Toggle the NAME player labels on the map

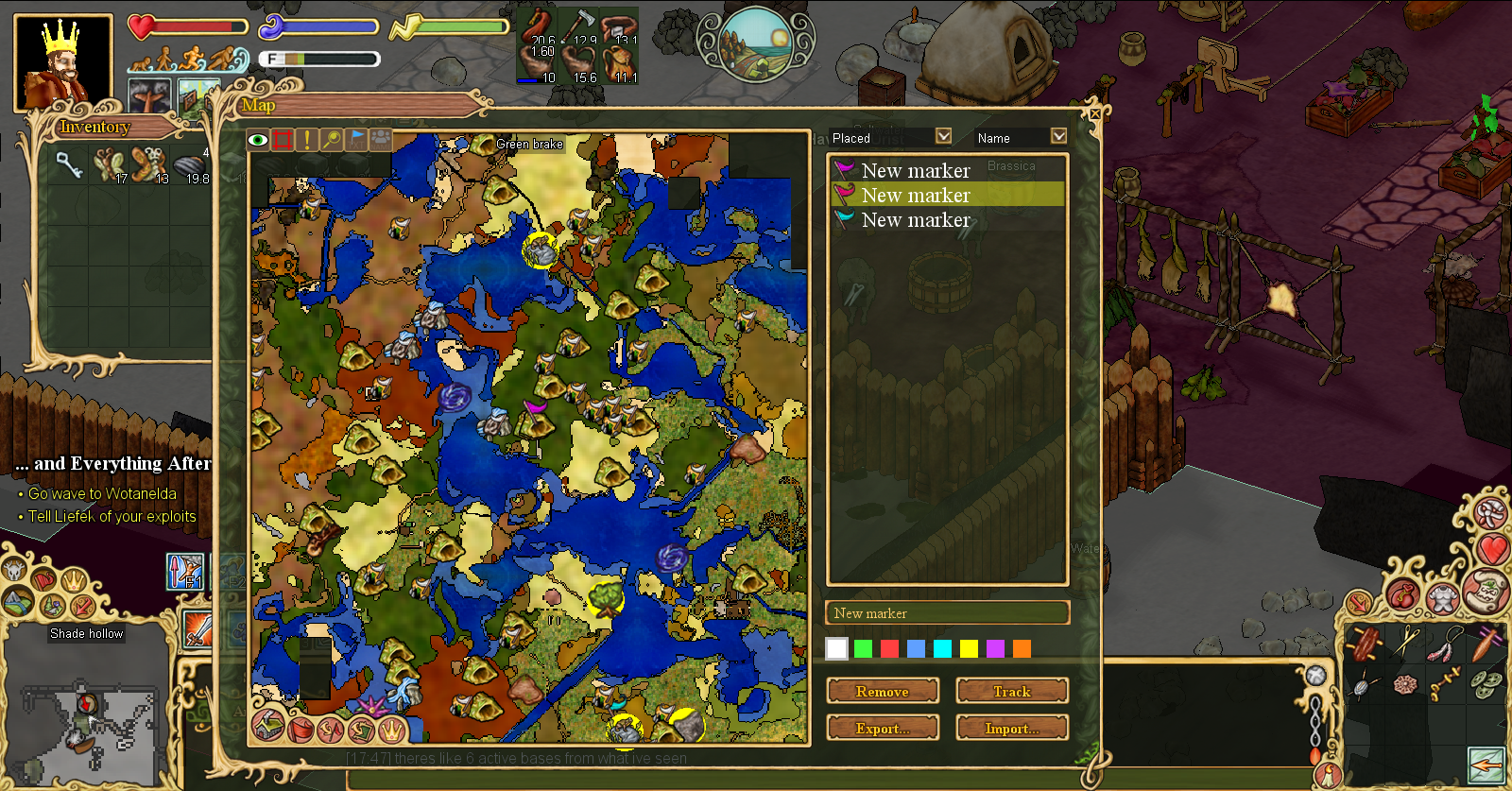coord(380,139)
